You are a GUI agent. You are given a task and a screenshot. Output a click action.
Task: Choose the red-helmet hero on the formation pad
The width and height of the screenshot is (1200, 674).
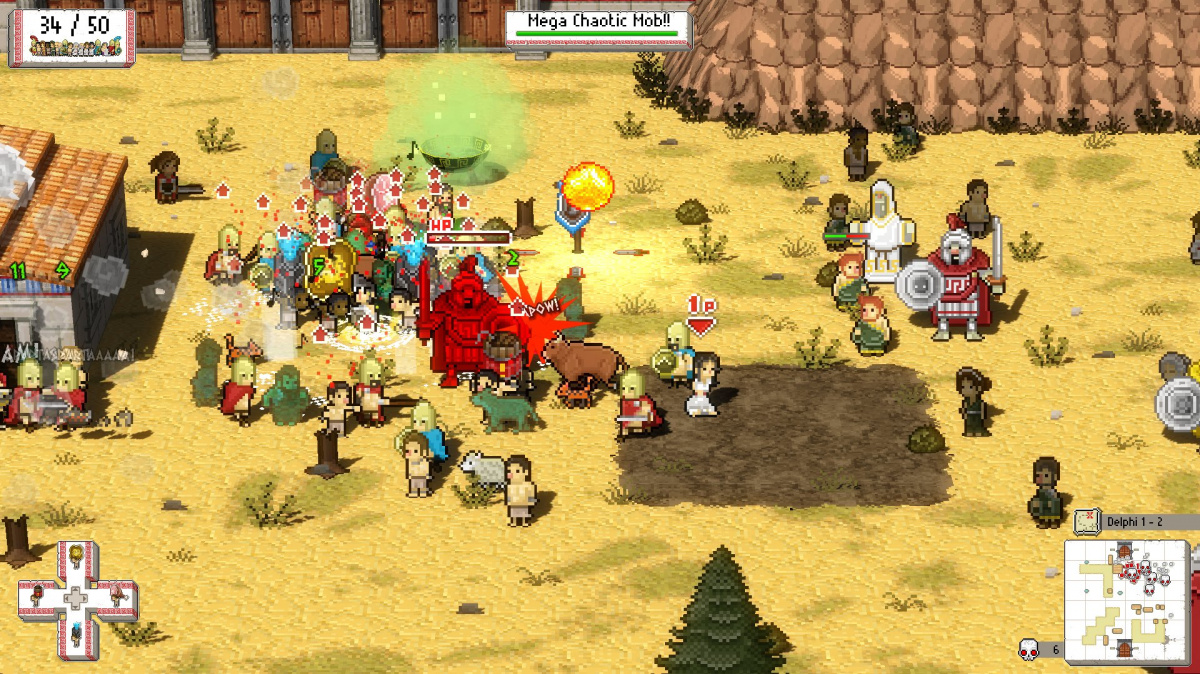click(37, 596)
